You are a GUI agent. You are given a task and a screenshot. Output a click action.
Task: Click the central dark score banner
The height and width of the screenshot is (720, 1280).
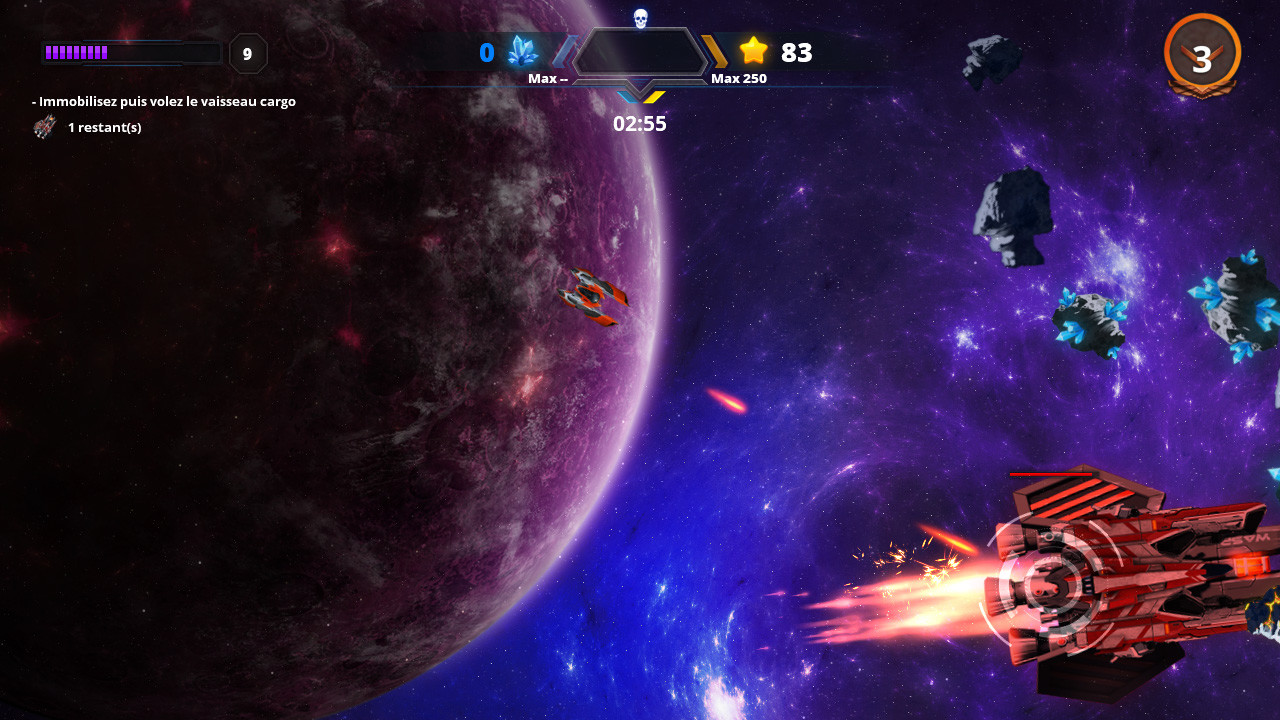click(641, 51)
